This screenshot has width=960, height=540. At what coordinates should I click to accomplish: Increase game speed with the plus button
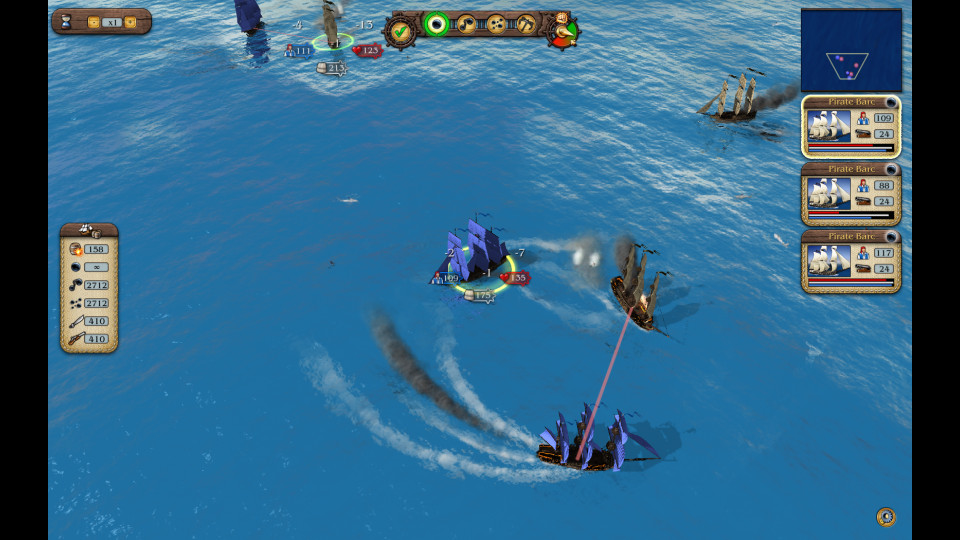[x=130, y=22]
